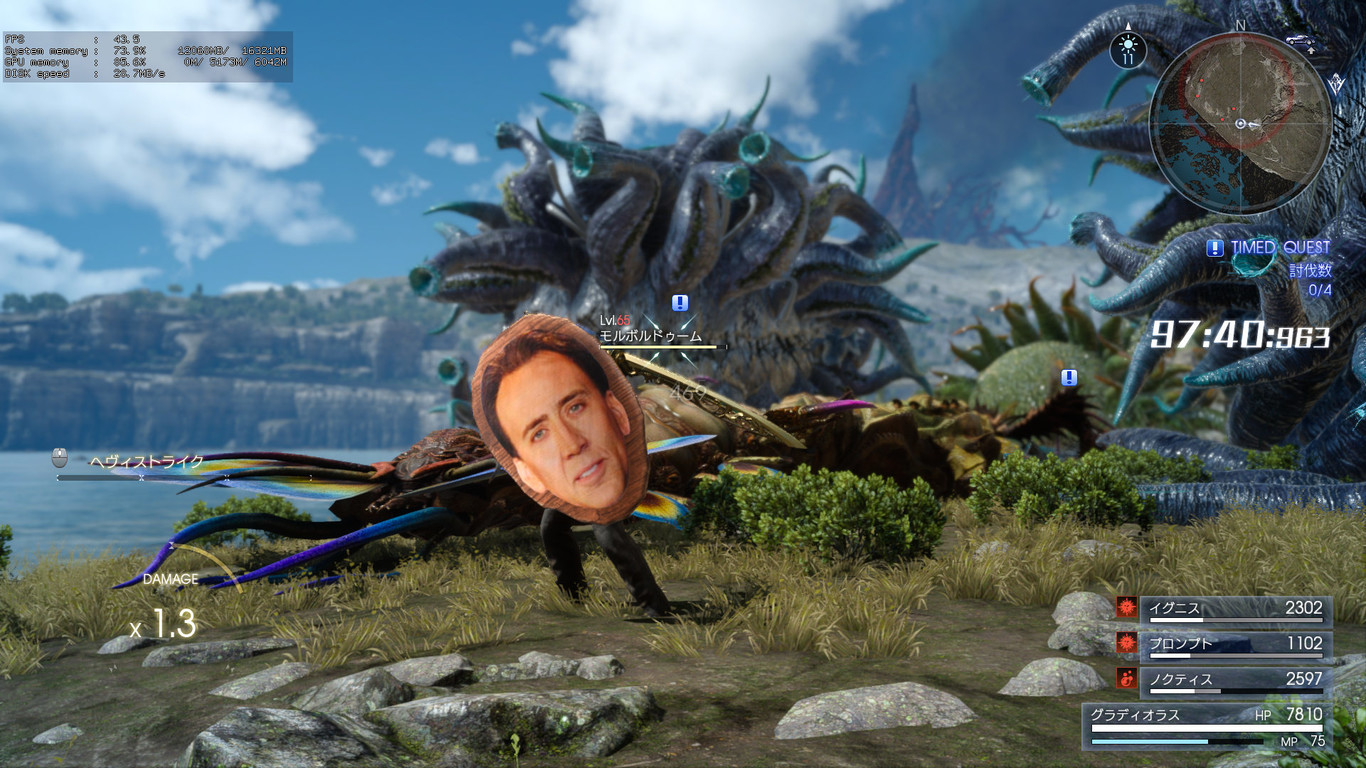Select the blue exclamation marker near the tentacles

(x=1067, y=378)
